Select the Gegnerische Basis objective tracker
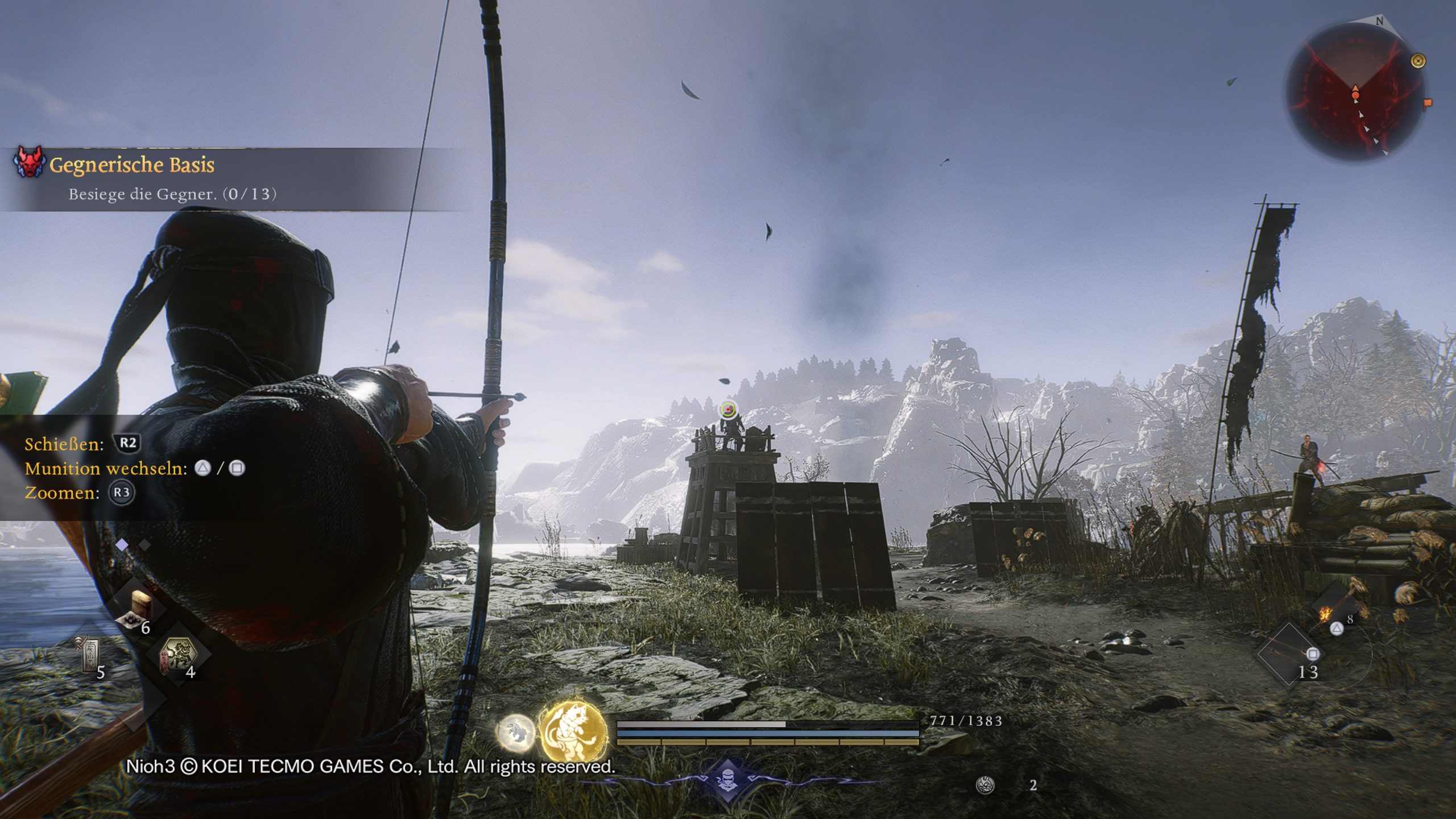 [132, 165]
